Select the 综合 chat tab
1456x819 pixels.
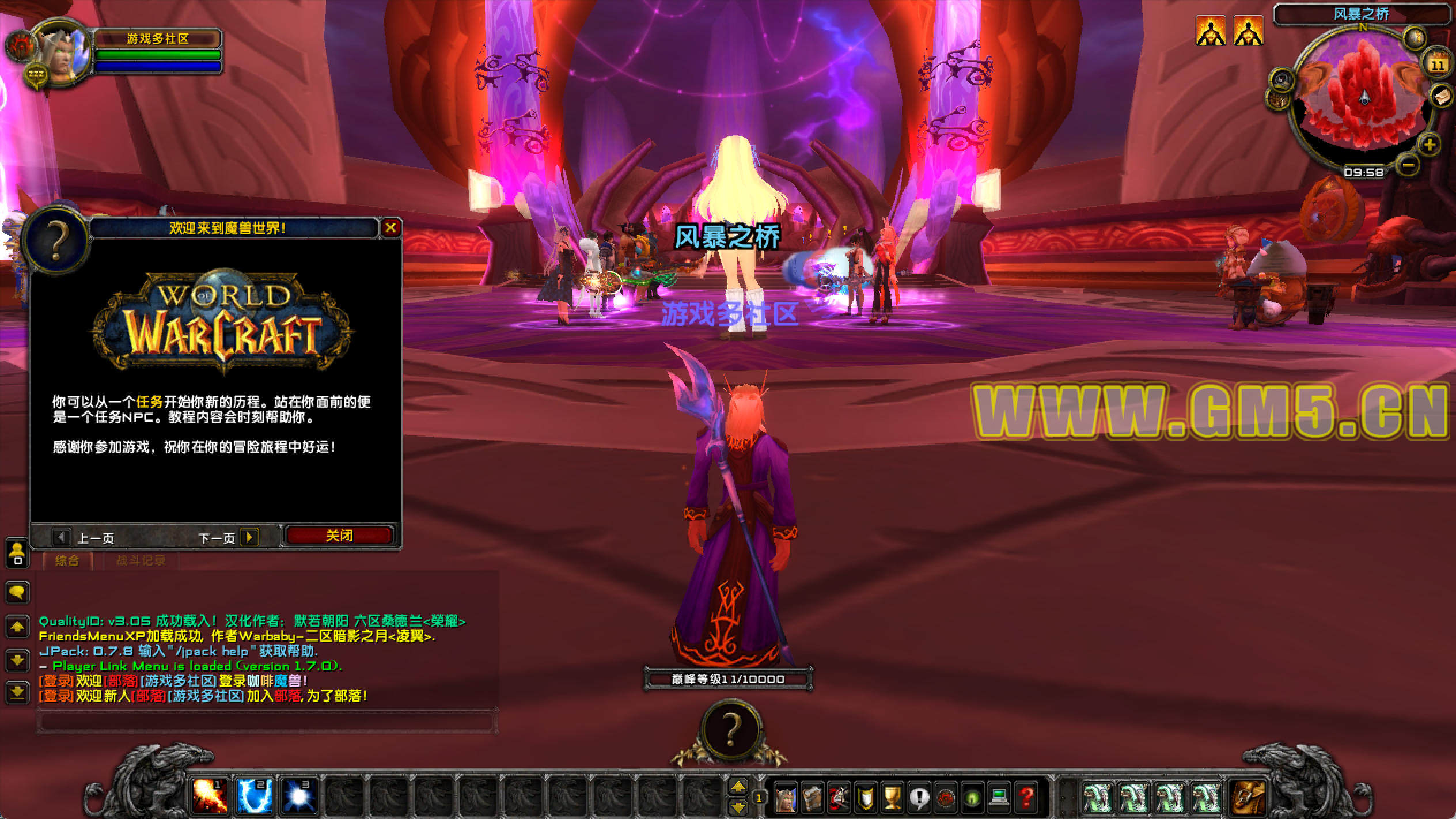(x=67, y=560)
